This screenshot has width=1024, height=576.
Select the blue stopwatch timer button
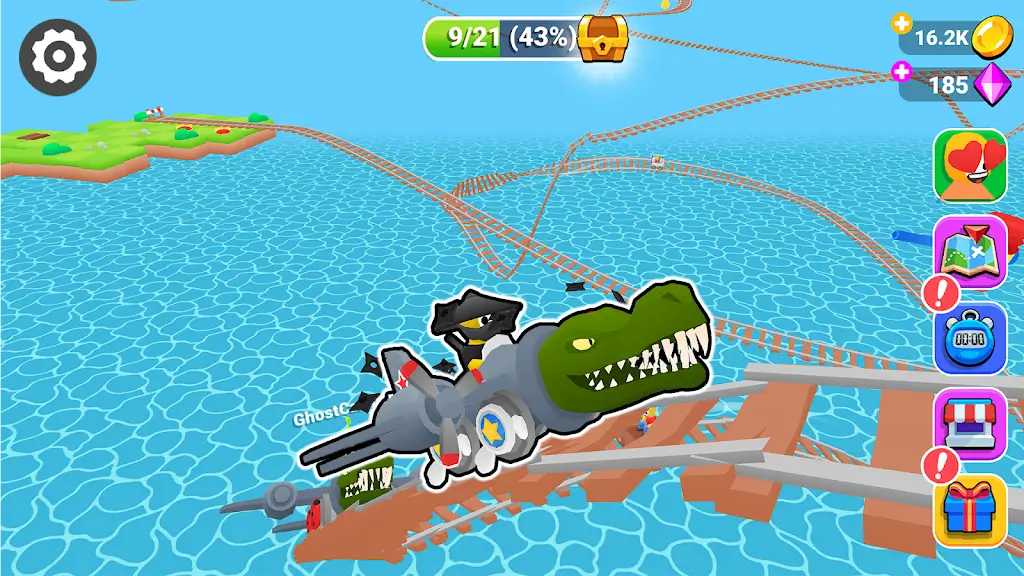pos(970,338)
